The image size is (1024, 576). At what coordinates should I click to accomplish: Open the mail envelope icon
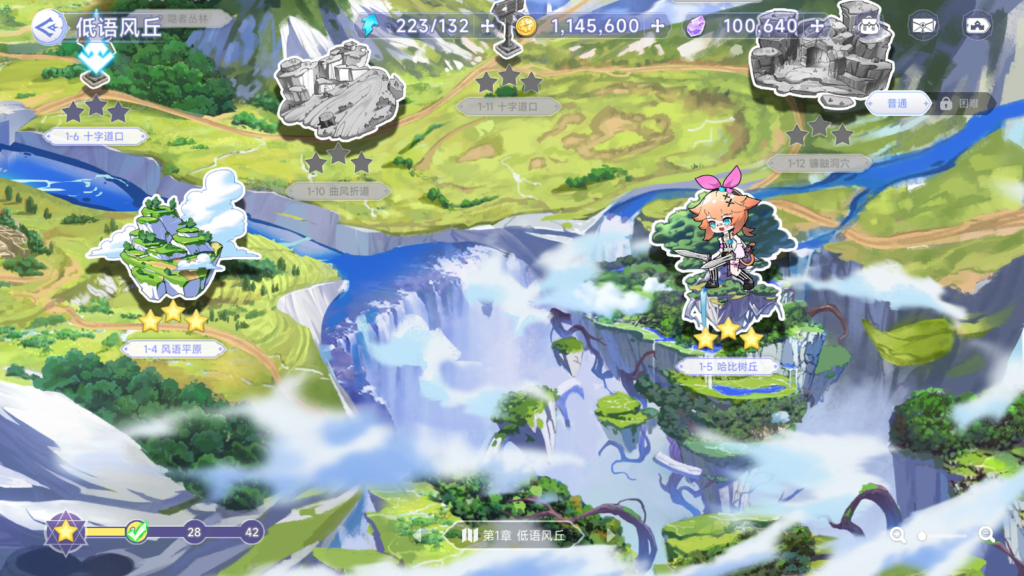coord(923,26)
